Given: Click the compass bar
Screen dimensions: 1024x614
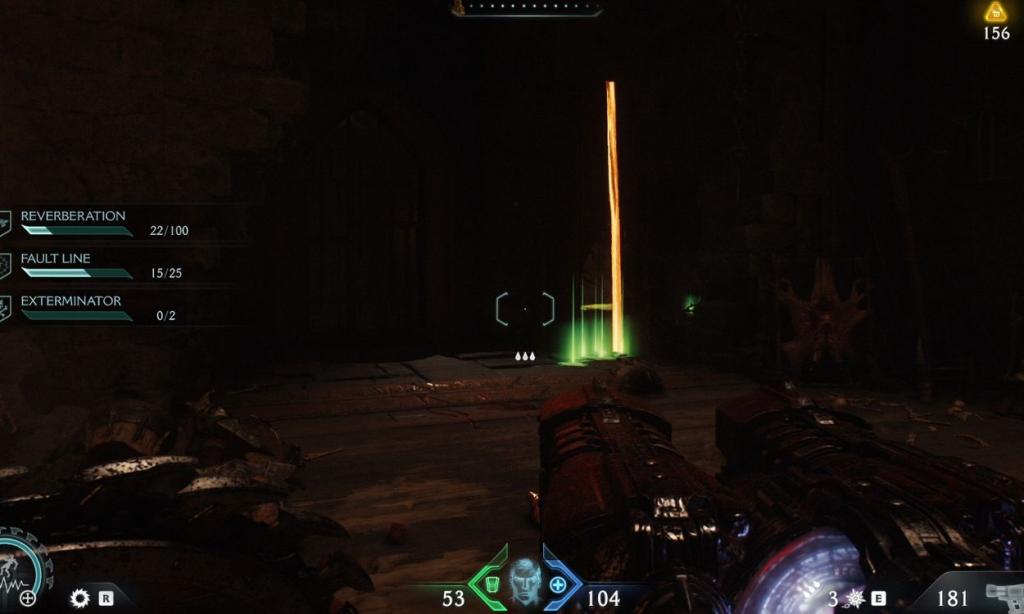Looking at the screenshot, I should [526, 8].
